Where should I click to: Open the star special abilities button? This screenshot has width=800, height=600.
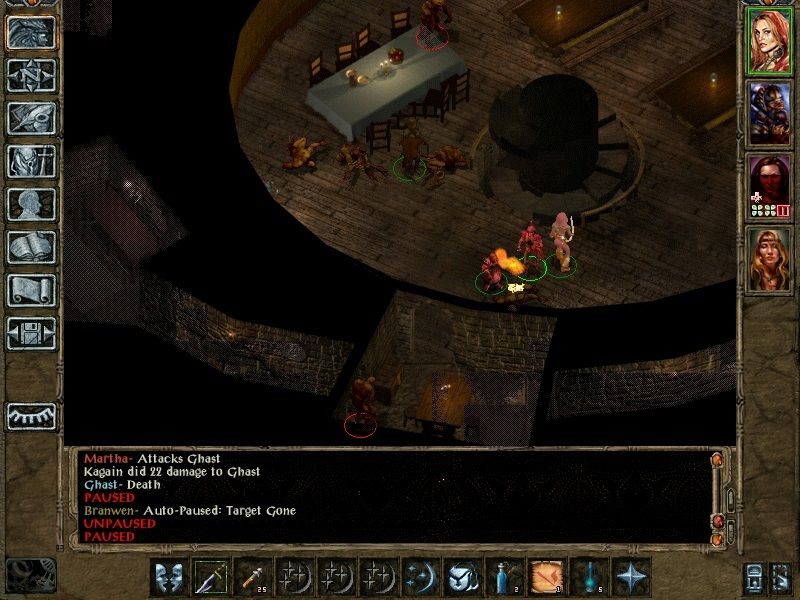[x=630, y=578]
